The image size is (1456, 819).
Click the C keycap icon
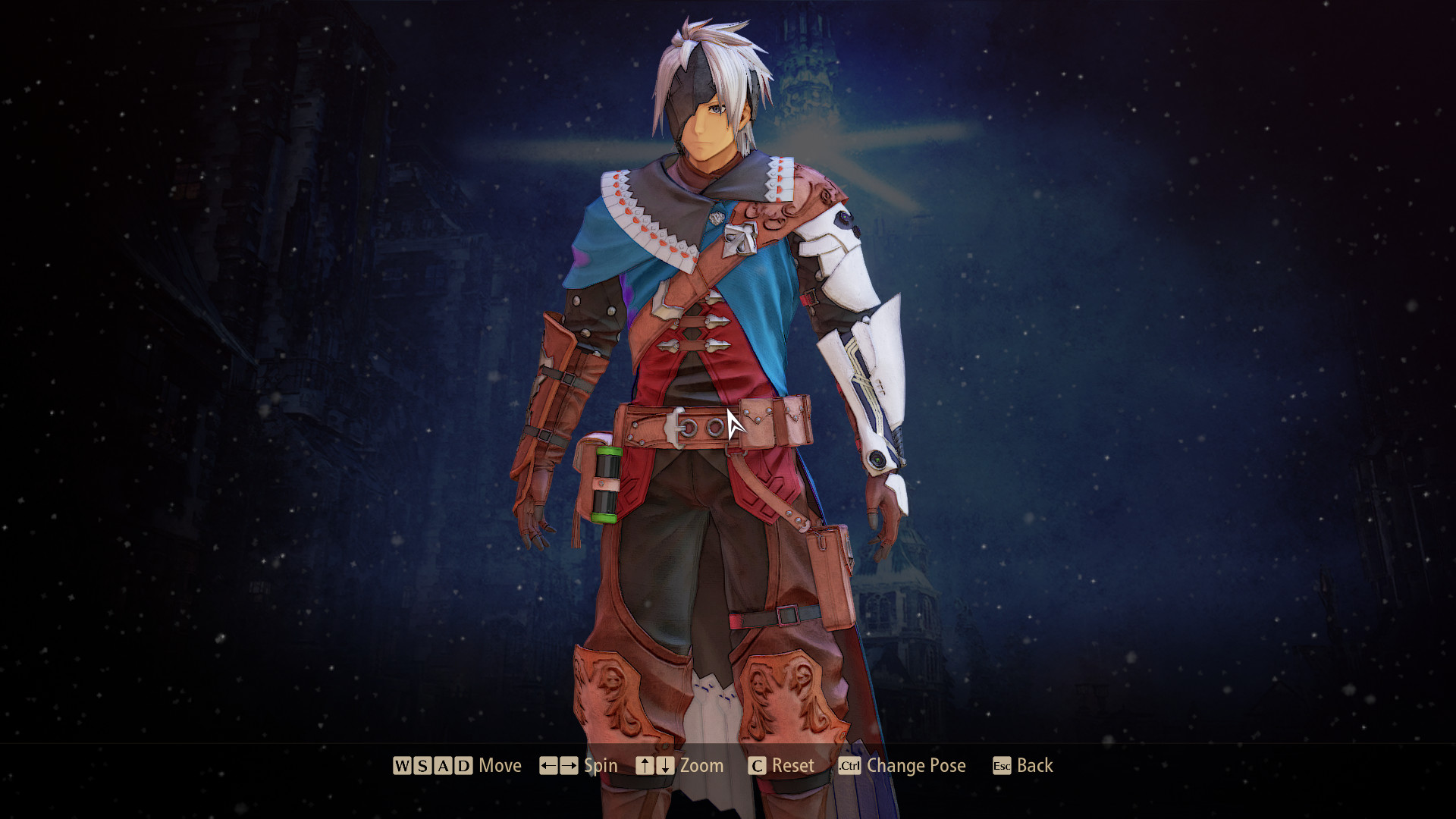757,766
